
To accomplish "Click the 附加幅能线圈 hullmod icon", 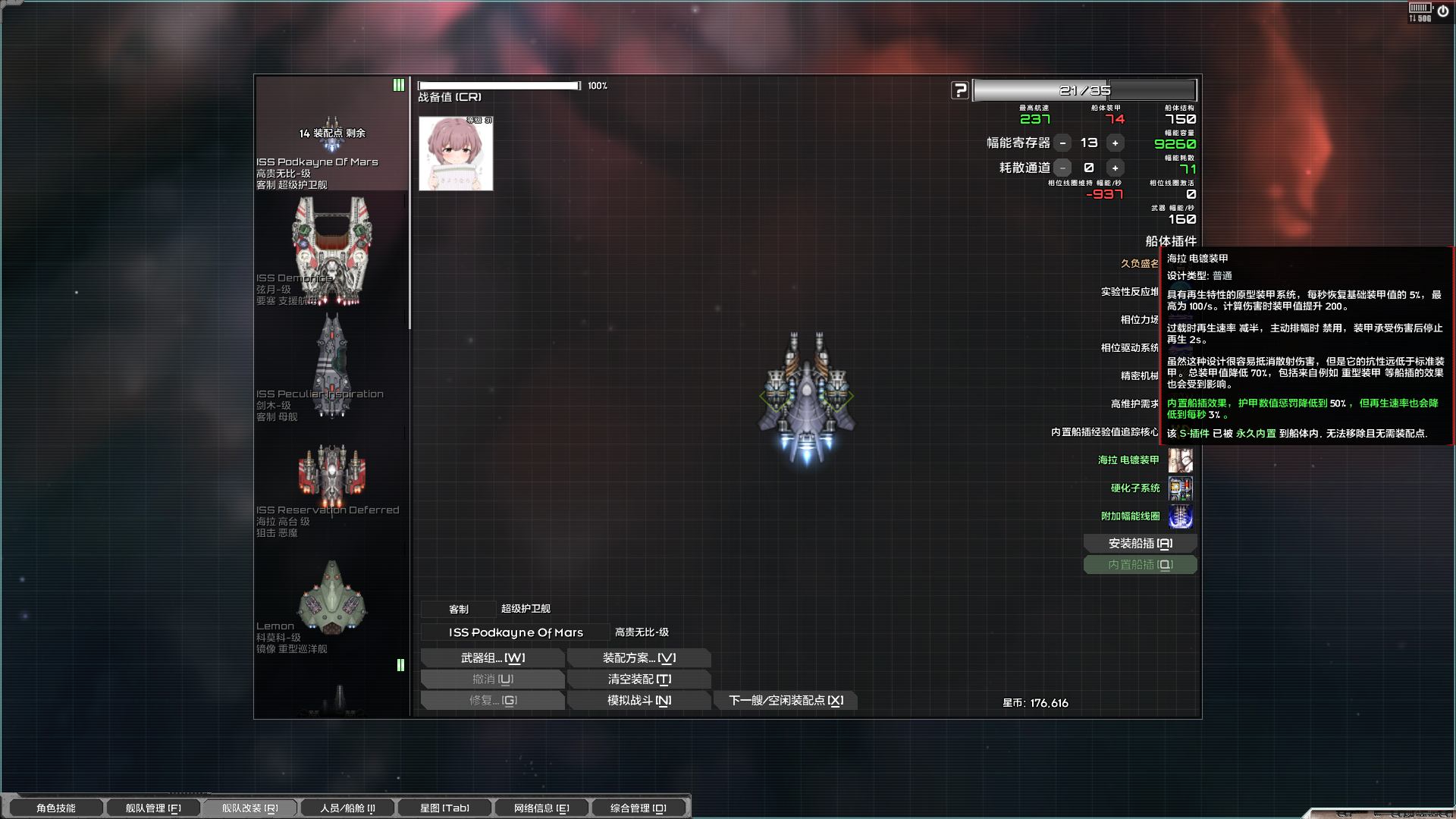I will (x=1181, y=516).
